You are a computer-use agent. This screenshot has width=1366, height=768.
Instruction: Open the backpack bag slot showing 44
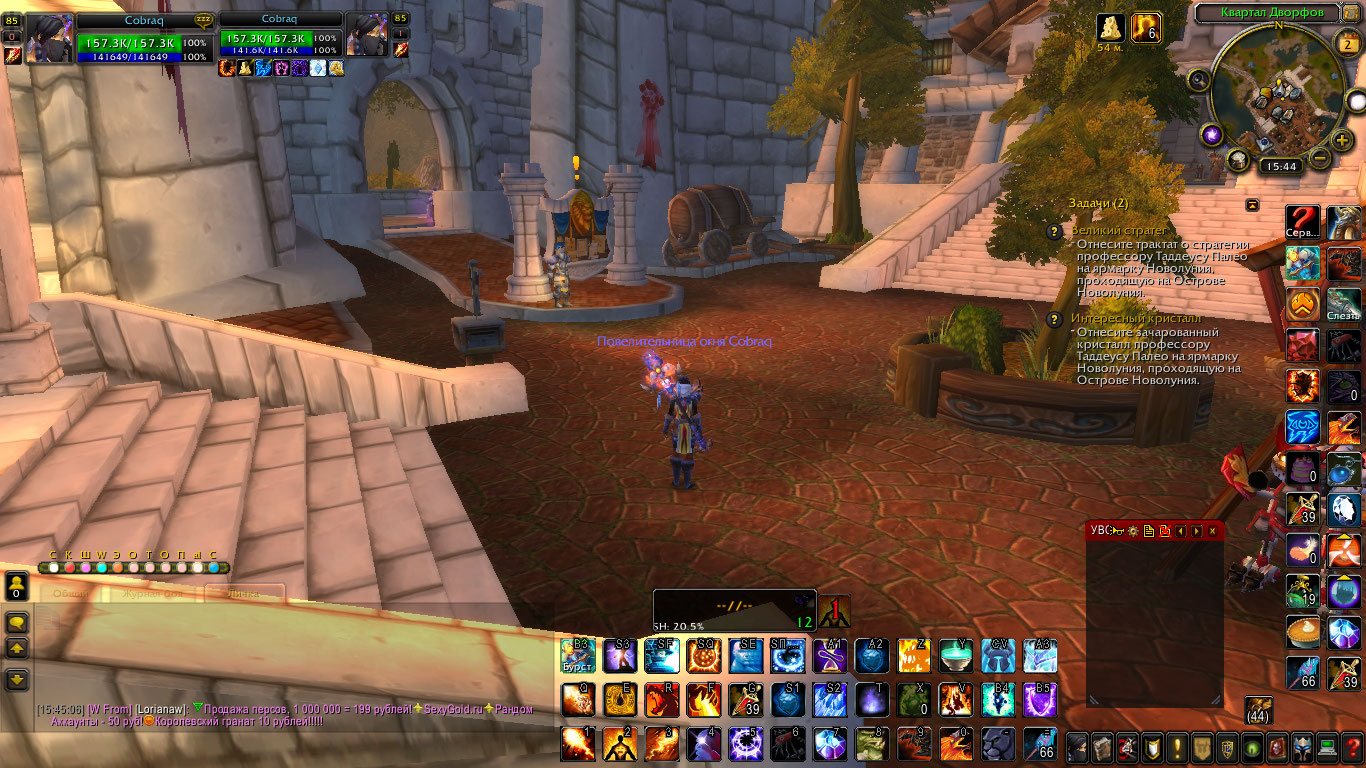[1259, 709]
